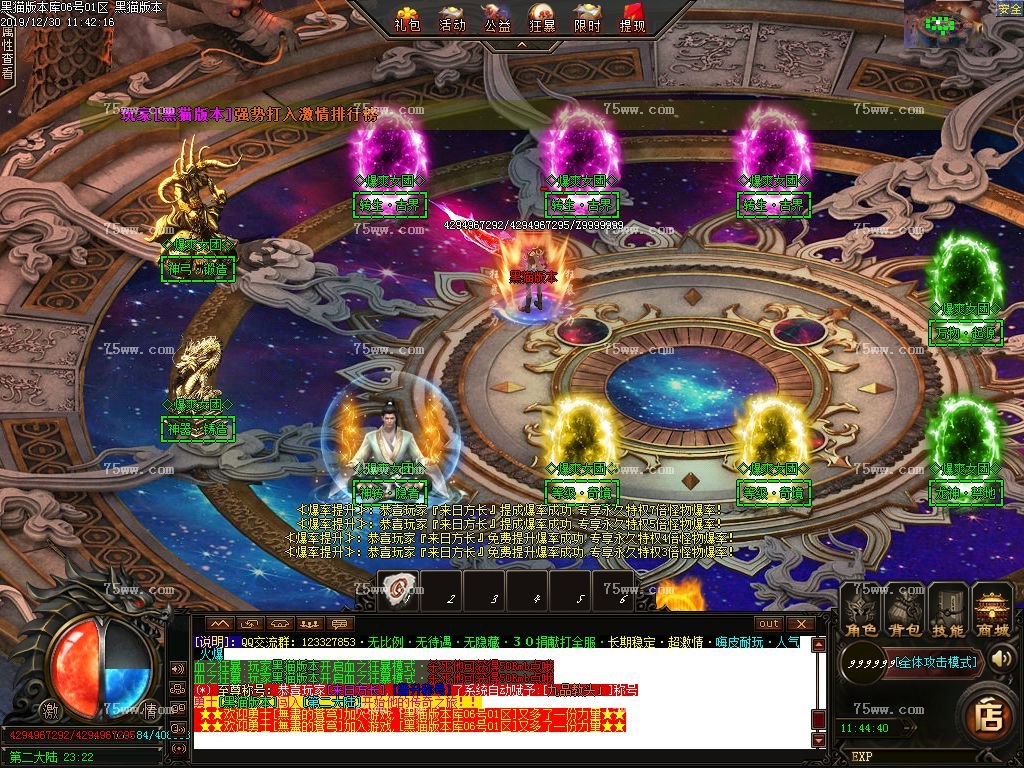
Task: Open the 角色 character panel
Action: (x=861, y=612)
